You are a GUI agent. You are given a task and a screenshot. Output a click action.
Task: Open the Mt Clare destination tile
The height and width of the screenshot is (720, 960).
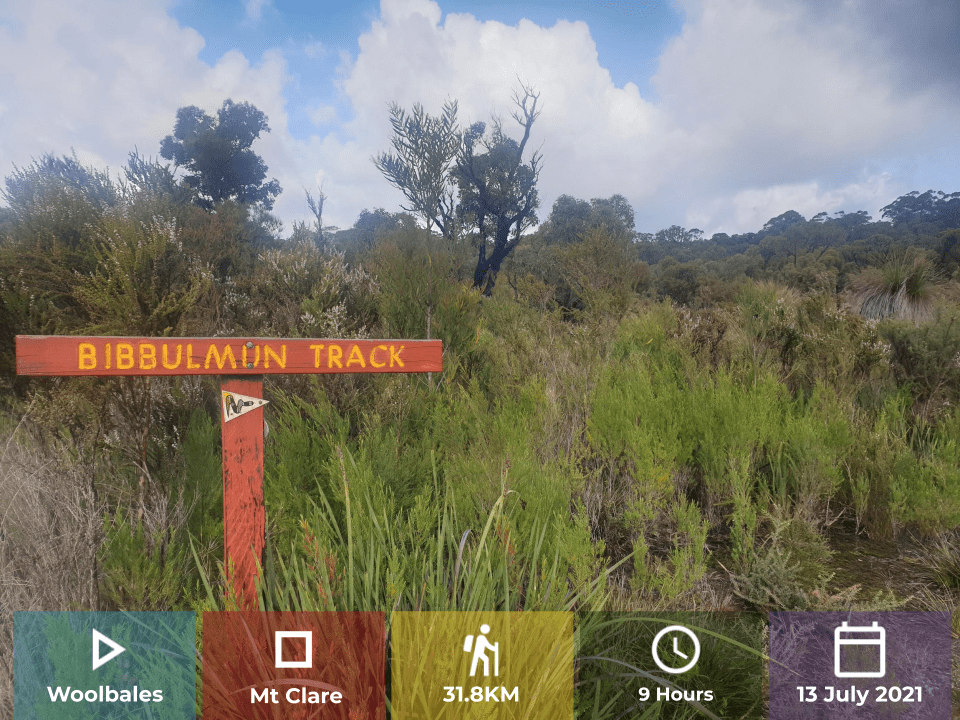coord(294,665)
